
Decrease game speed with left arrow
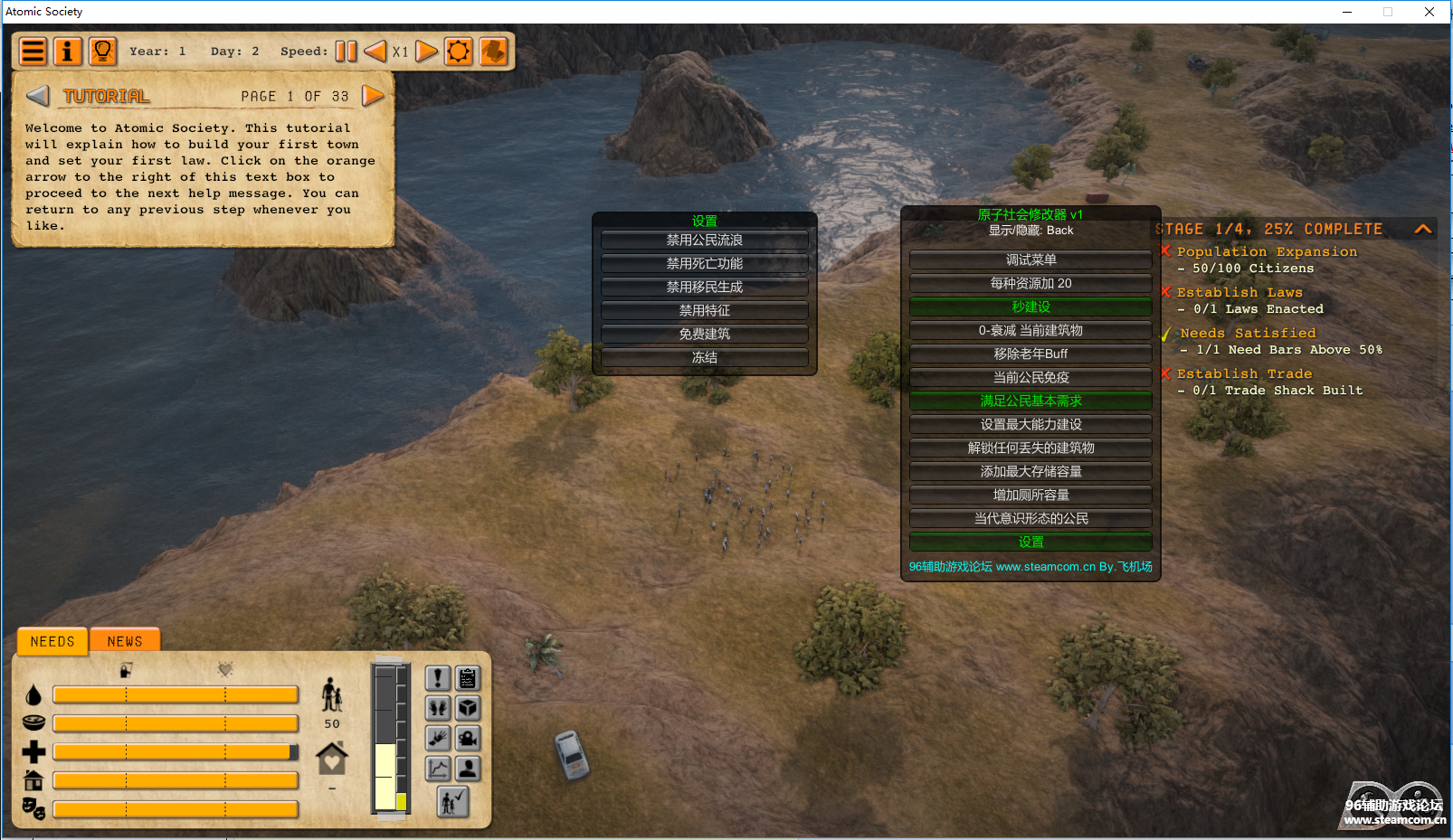(x=375, y=52)
